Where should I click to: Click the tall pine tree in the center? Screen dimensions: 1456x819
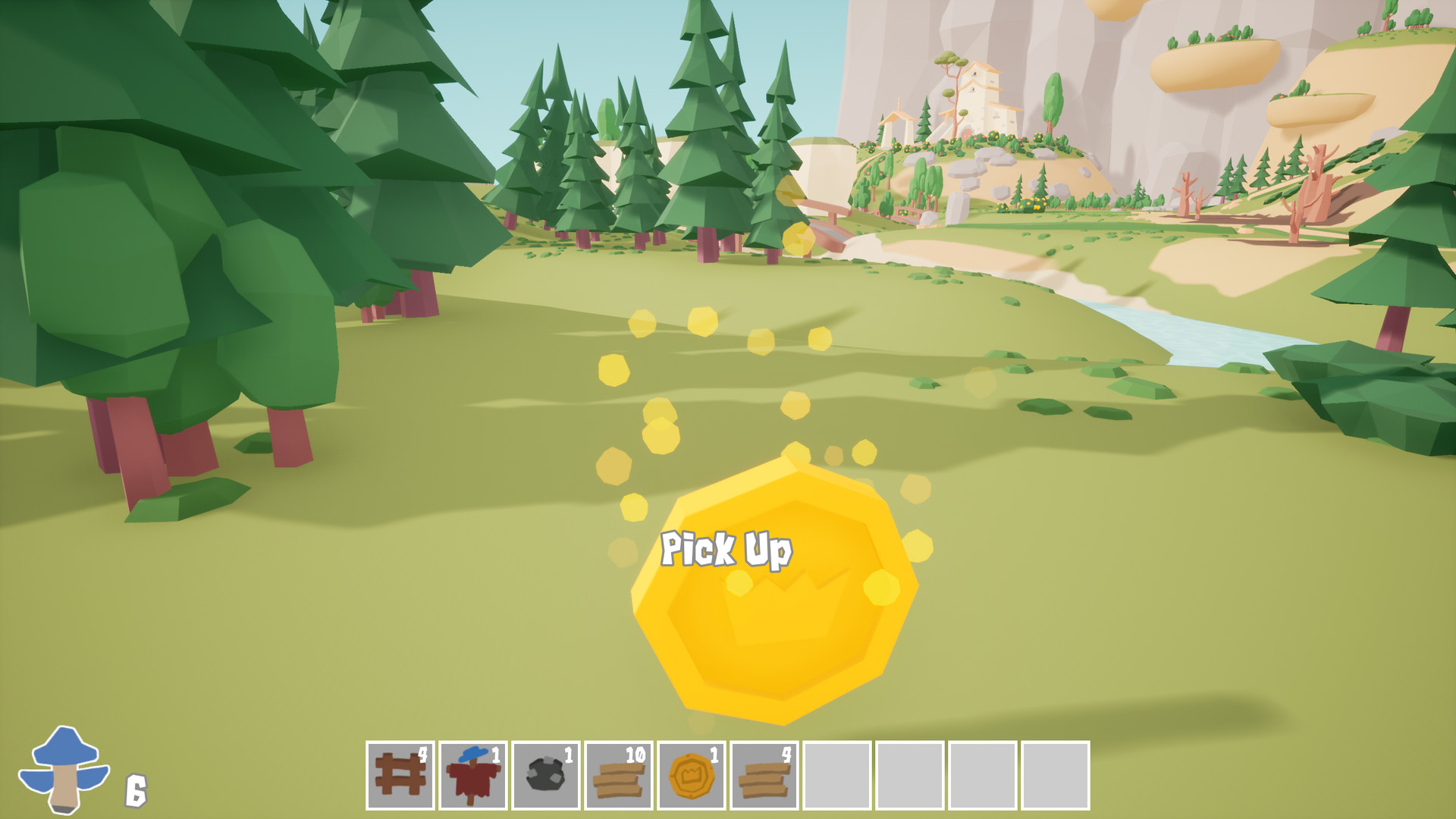(x=701, y=136)
